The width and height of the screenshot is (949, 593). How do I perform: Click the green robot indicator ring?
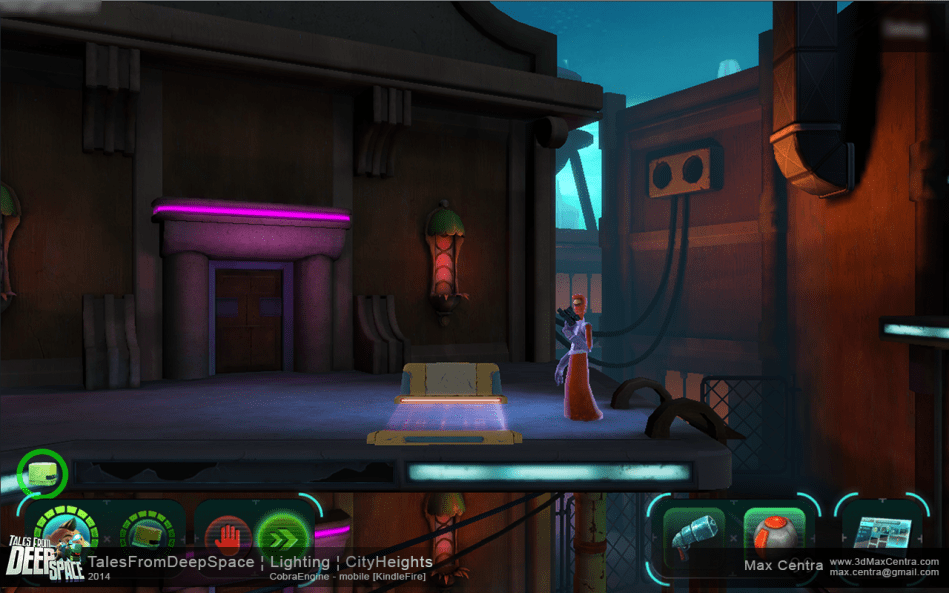(x=42, y=473)
